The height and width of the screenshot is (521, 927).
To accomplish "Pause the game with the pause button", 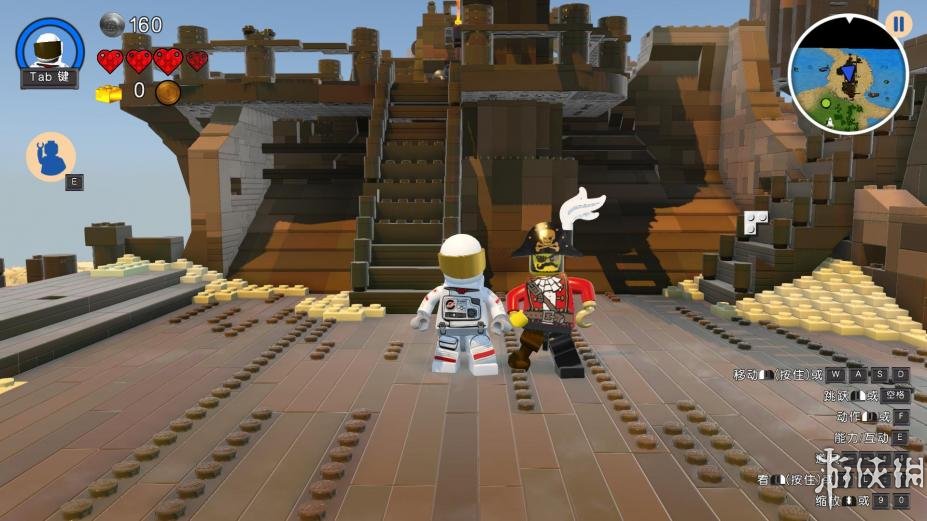I will click(x=897, y=24).
